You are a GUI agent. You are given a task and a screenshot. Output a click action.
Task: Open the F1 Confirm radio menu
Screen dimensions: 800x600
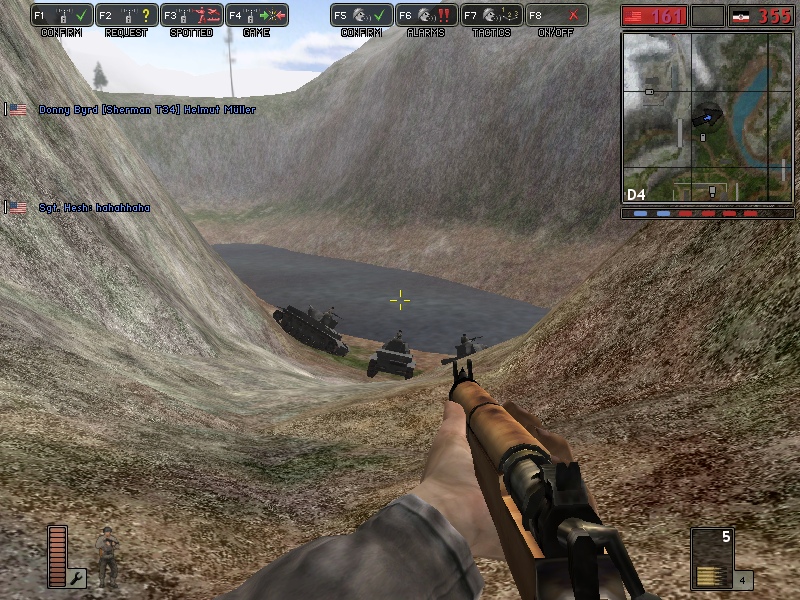pyautogui.click(x=62, y=16)
